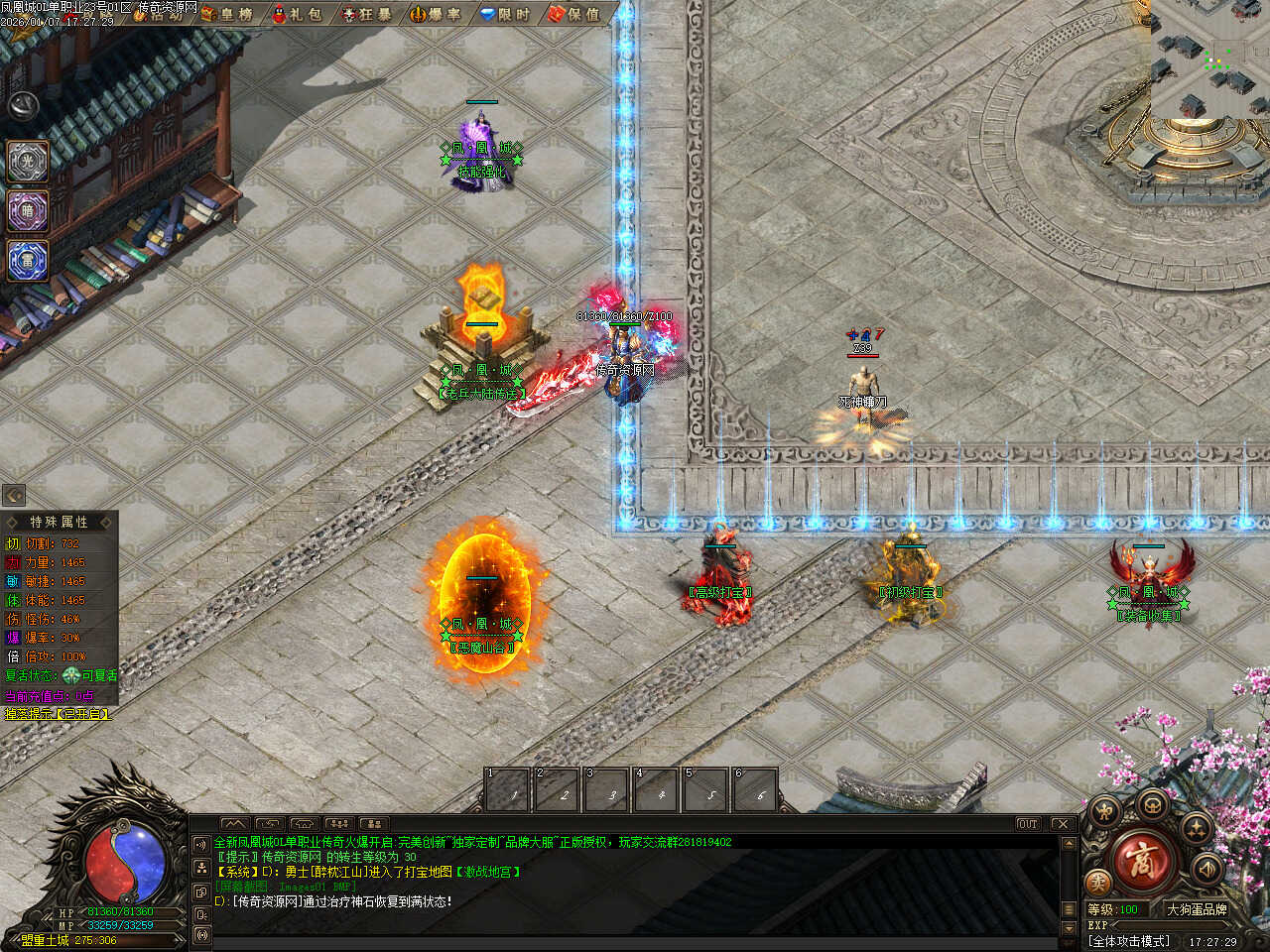Click the minimap in the corner
This screenshot has height=952, width=1270.
[x=1209, y=58]
